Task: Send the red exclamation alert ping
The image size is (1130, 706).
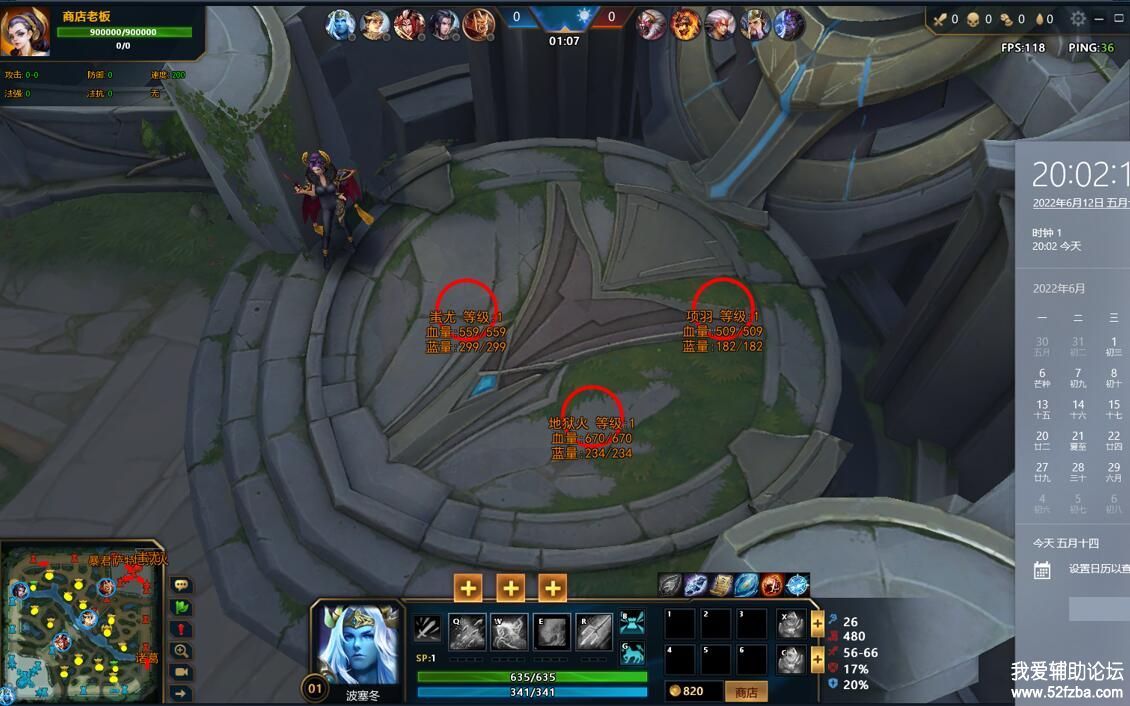Action: pyautogui.click(x=182, y=629)
